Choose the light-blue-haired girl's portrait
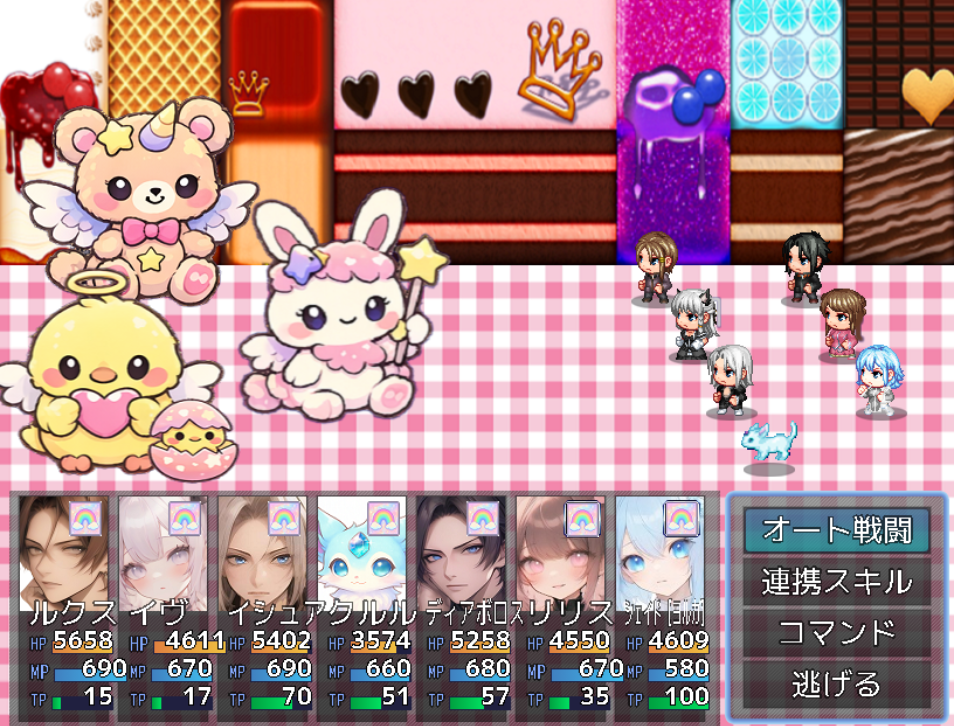 pos(659,553)
